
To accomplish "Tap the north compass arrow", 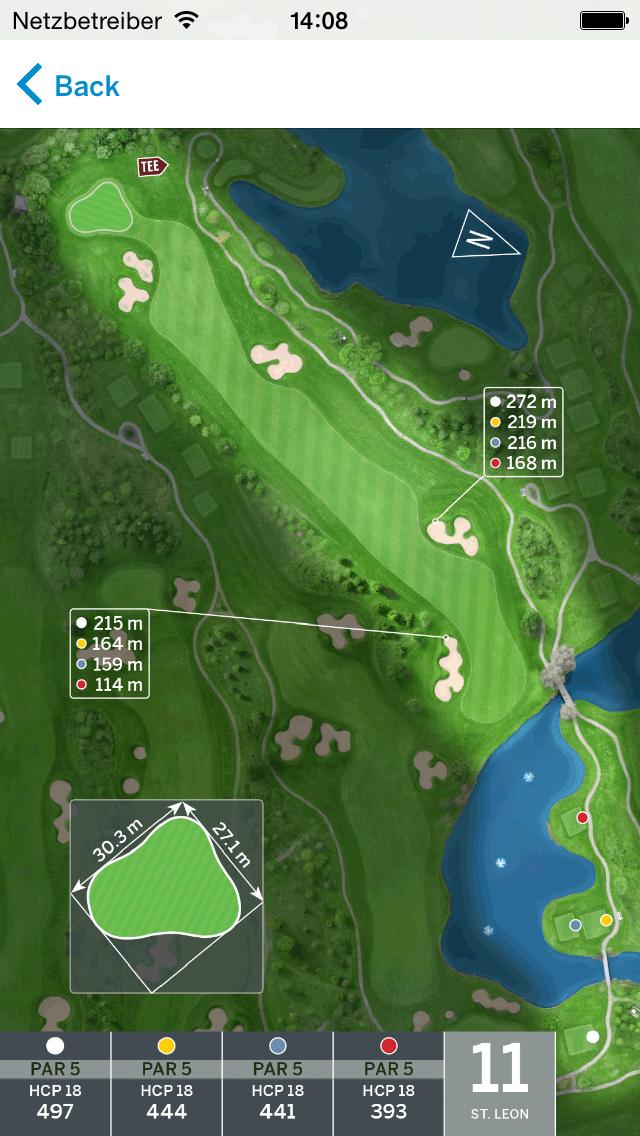I will tap(484, 237).
